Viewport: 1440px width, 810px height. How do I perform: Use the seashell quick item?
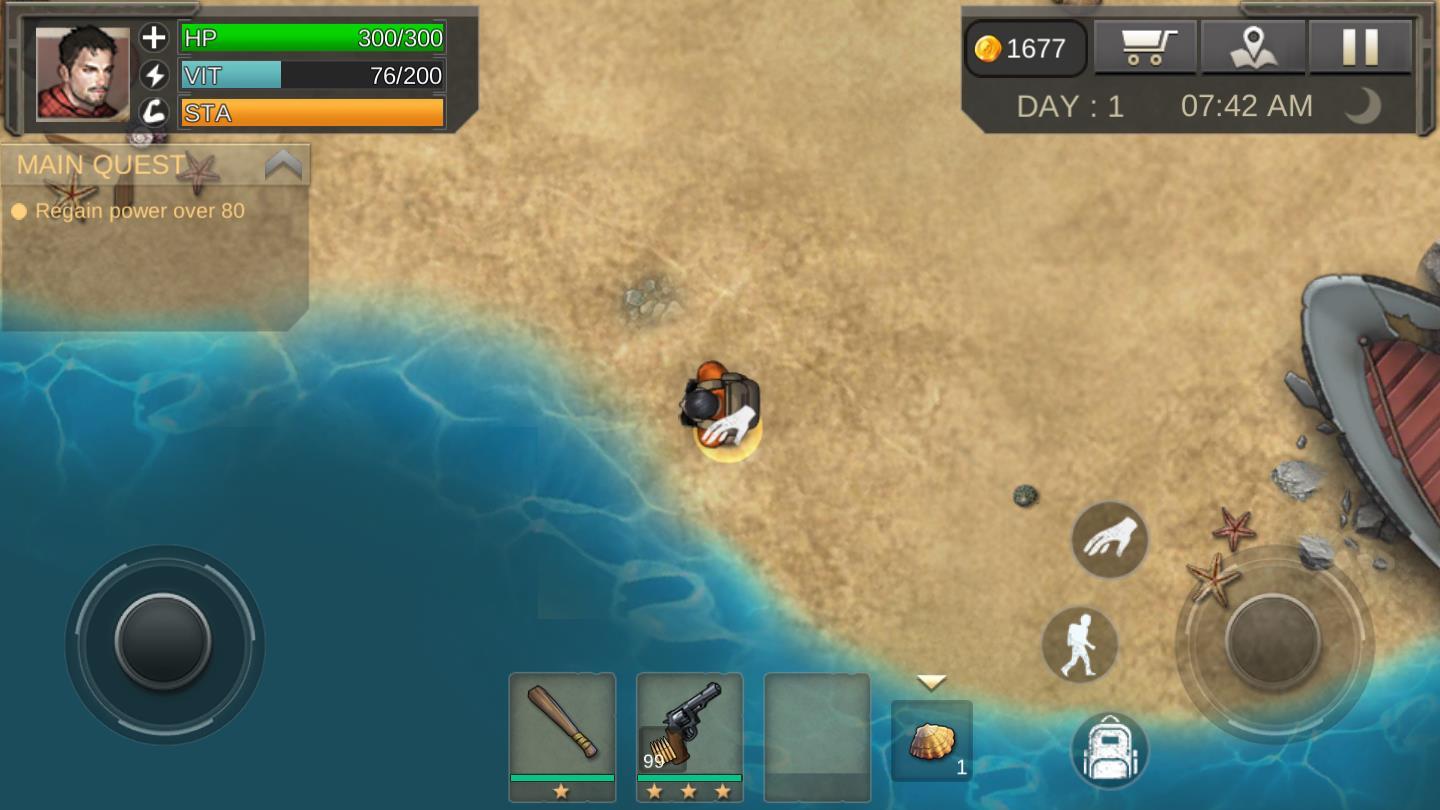pos(932,741)
